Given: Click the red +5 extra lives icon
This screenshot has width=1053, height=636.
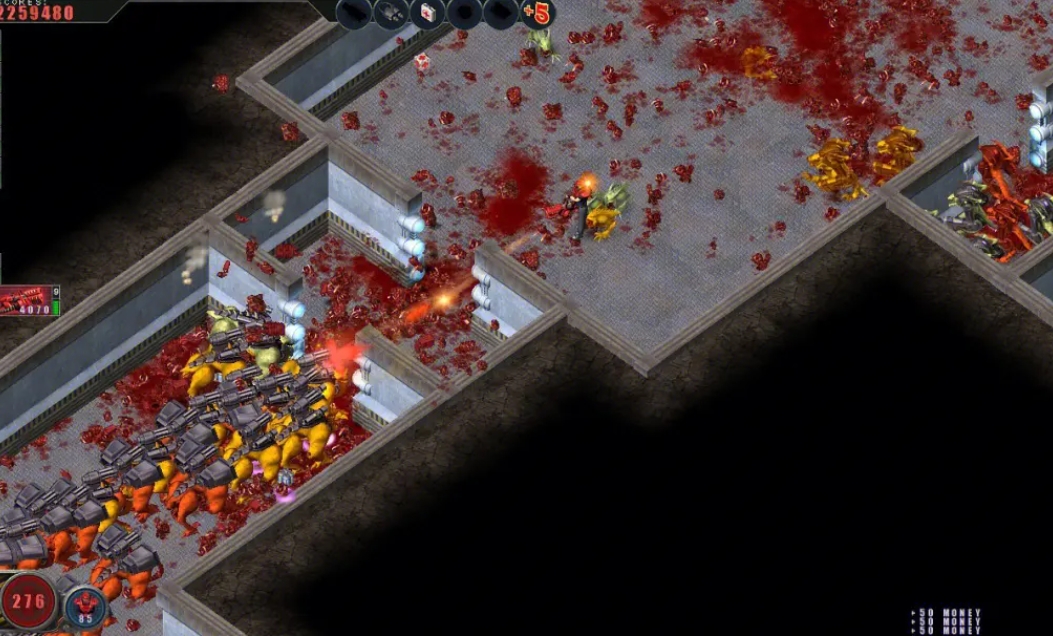Looking at the screenshot, I should 538,14.
